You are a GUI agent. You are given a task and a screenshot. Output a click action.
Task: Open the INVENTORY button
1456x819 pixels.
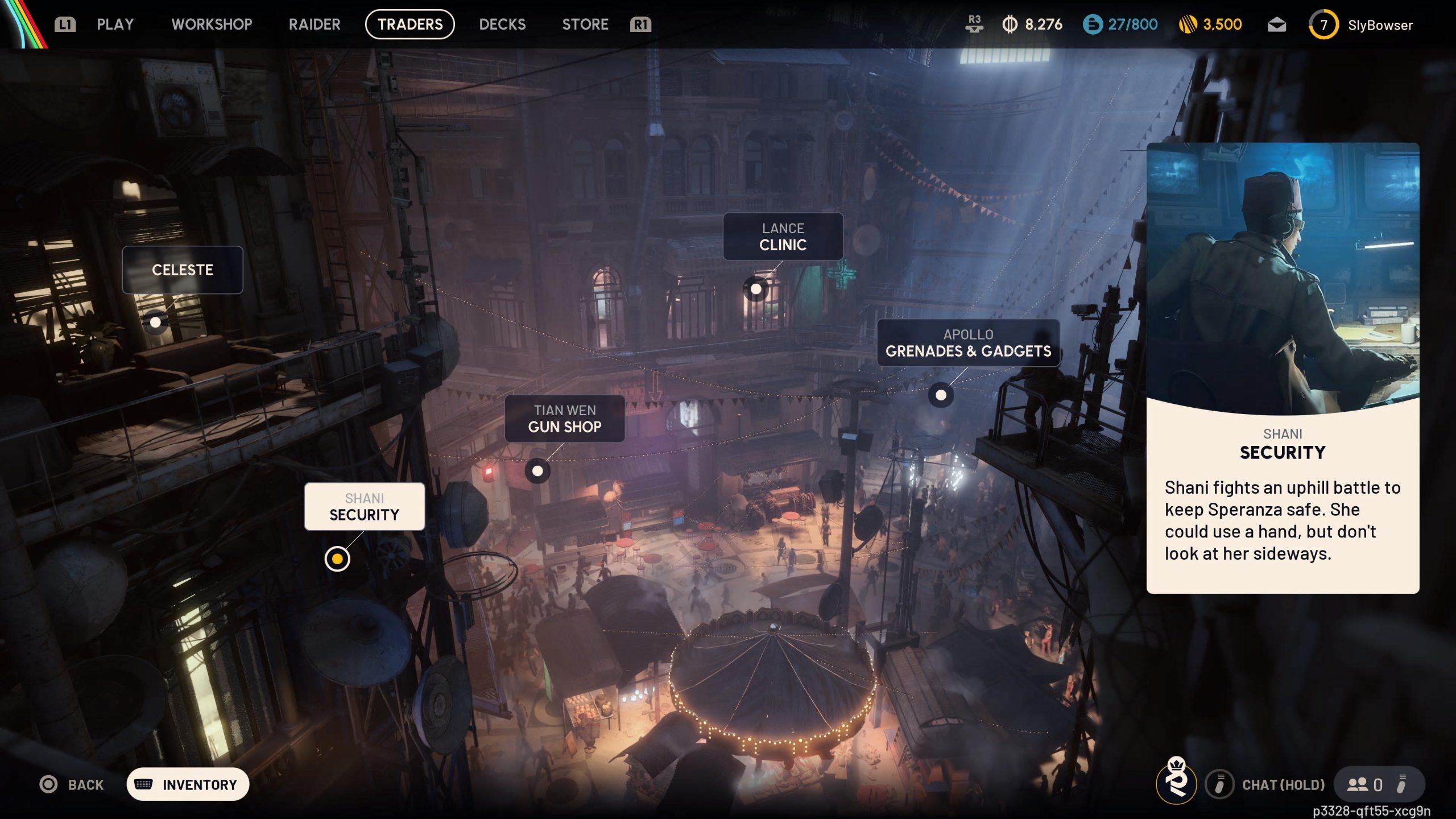(188, 785)
